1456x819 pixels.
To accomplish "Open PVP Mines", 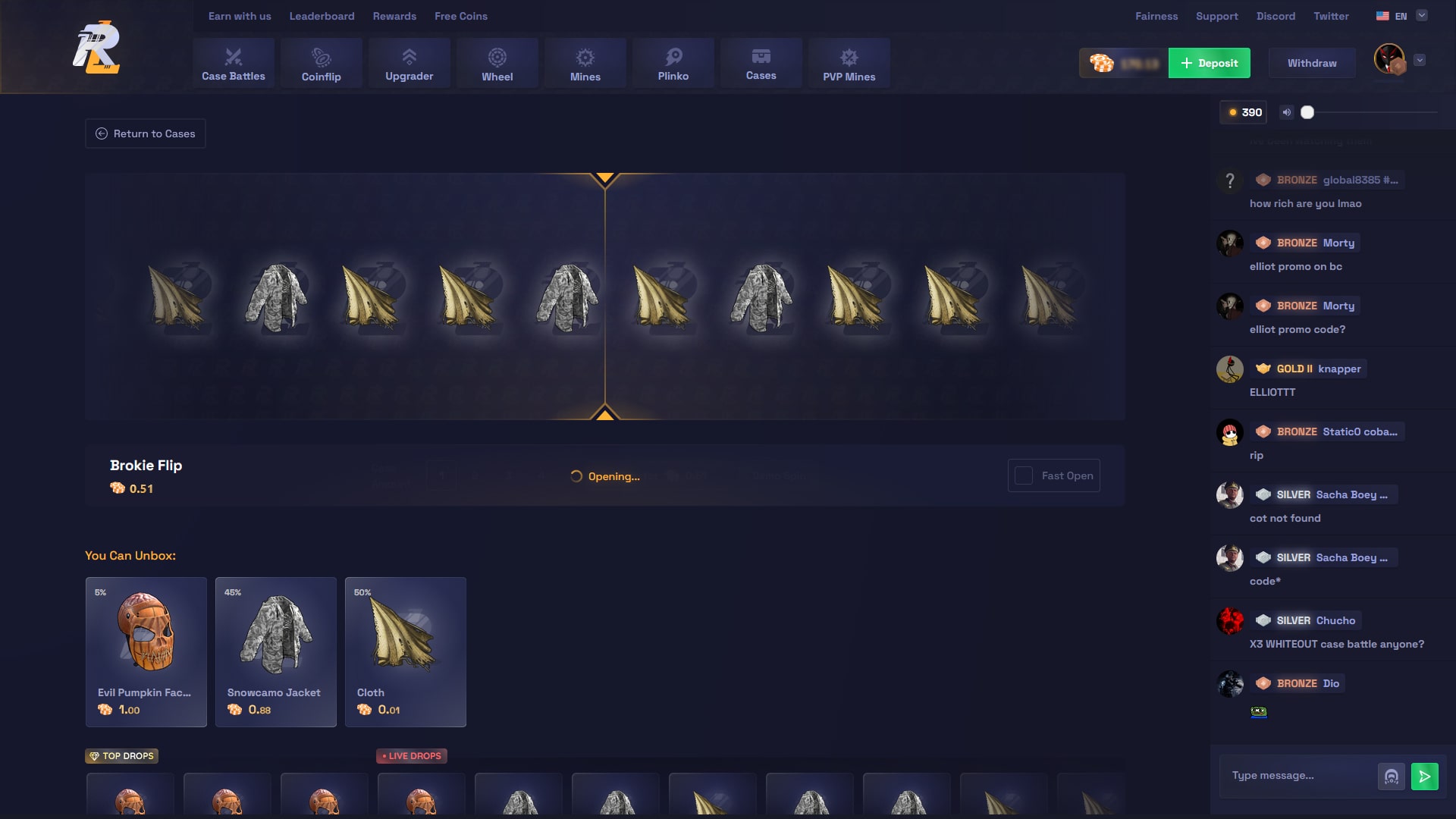I will (x=849, y=63).
